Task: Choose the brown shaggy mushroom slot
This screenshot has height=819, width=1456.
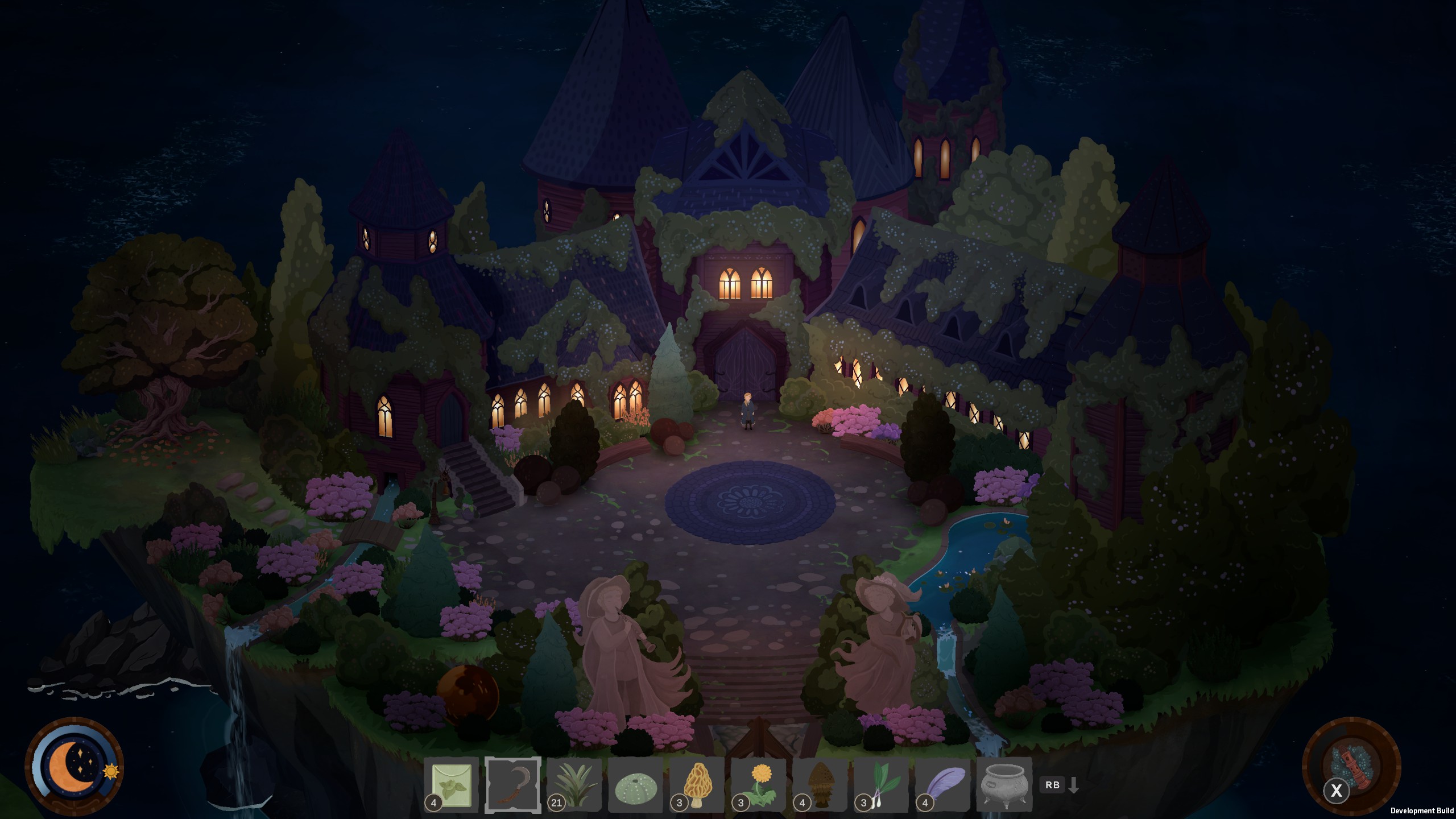Action: [x=820, y=785]
